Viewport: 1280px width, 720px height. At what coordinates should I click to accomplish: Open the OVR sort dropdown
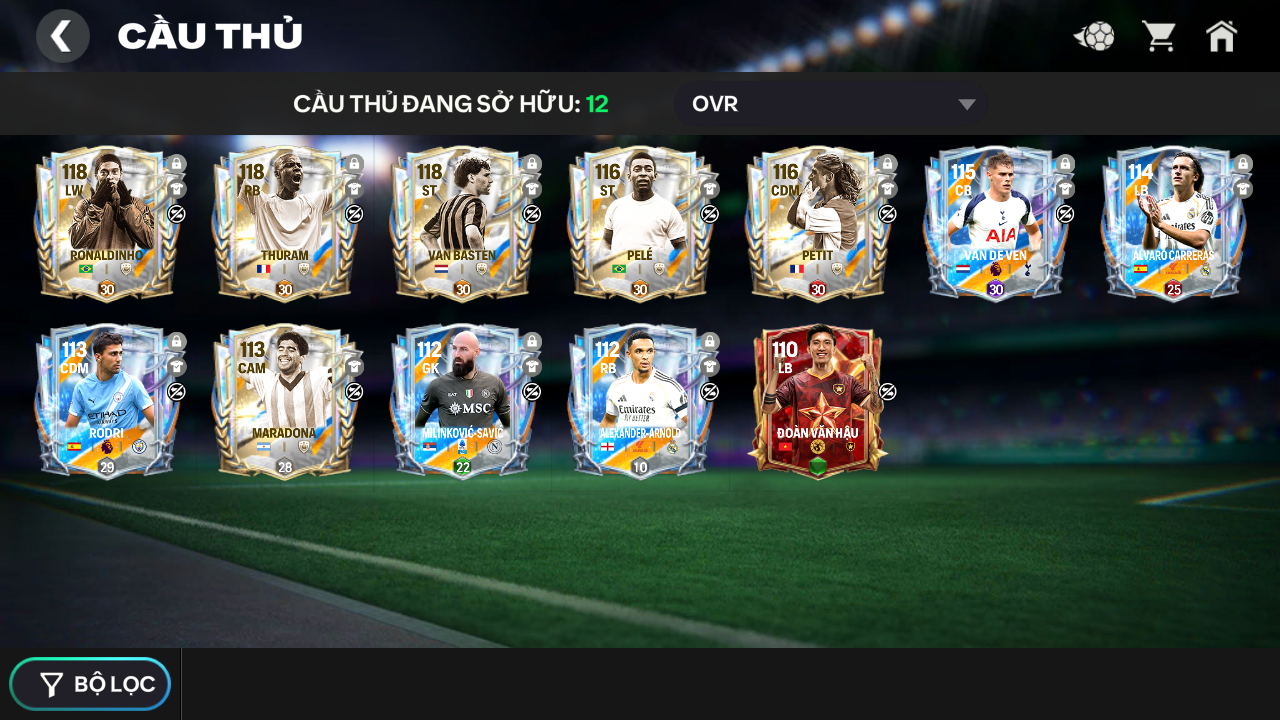(x=830, y=104)
